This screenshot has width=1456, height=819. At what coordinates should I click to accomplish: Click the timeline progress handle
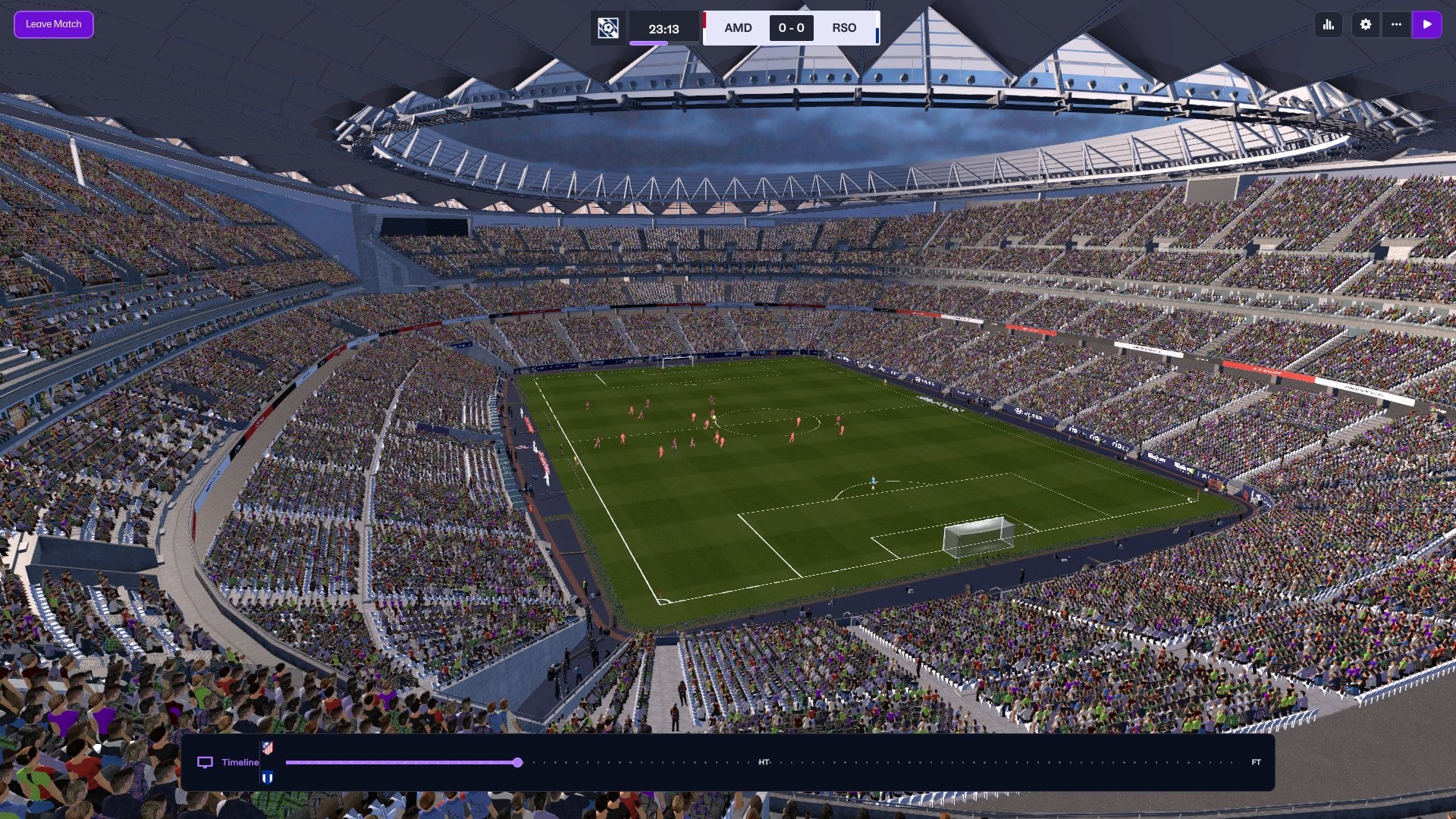517,762
